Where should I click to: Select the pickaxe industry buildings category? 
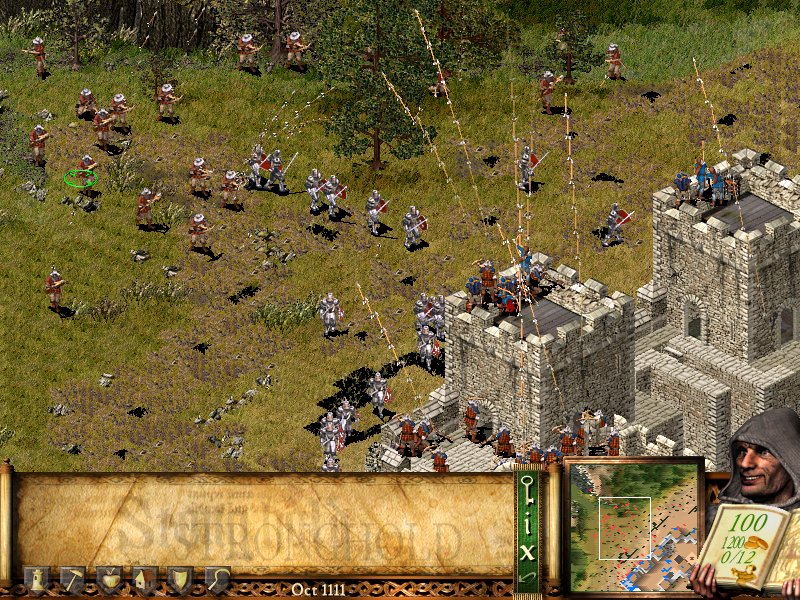click(73, 579)
